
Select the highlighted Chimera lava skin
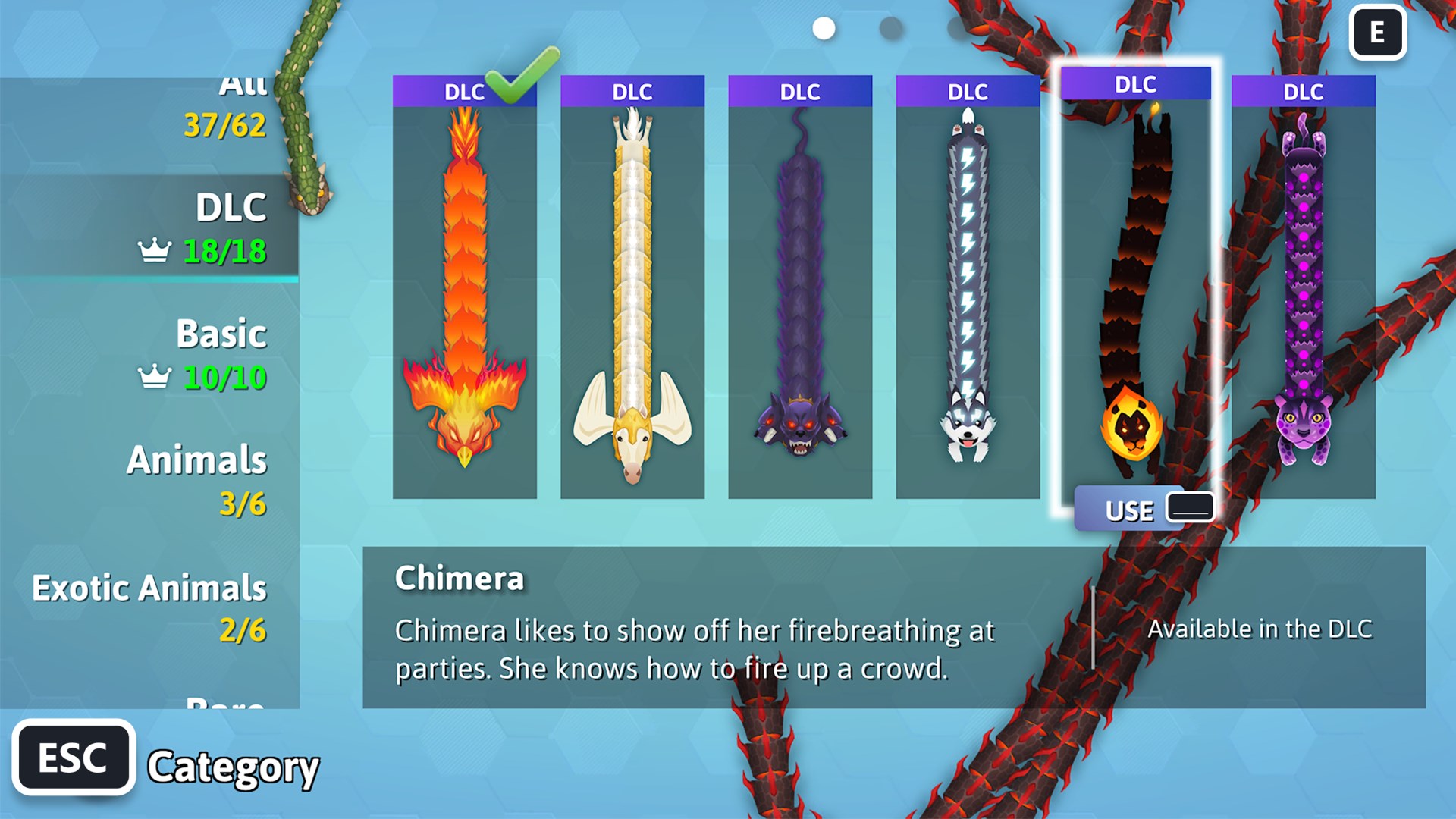(x=1136, y=288)
